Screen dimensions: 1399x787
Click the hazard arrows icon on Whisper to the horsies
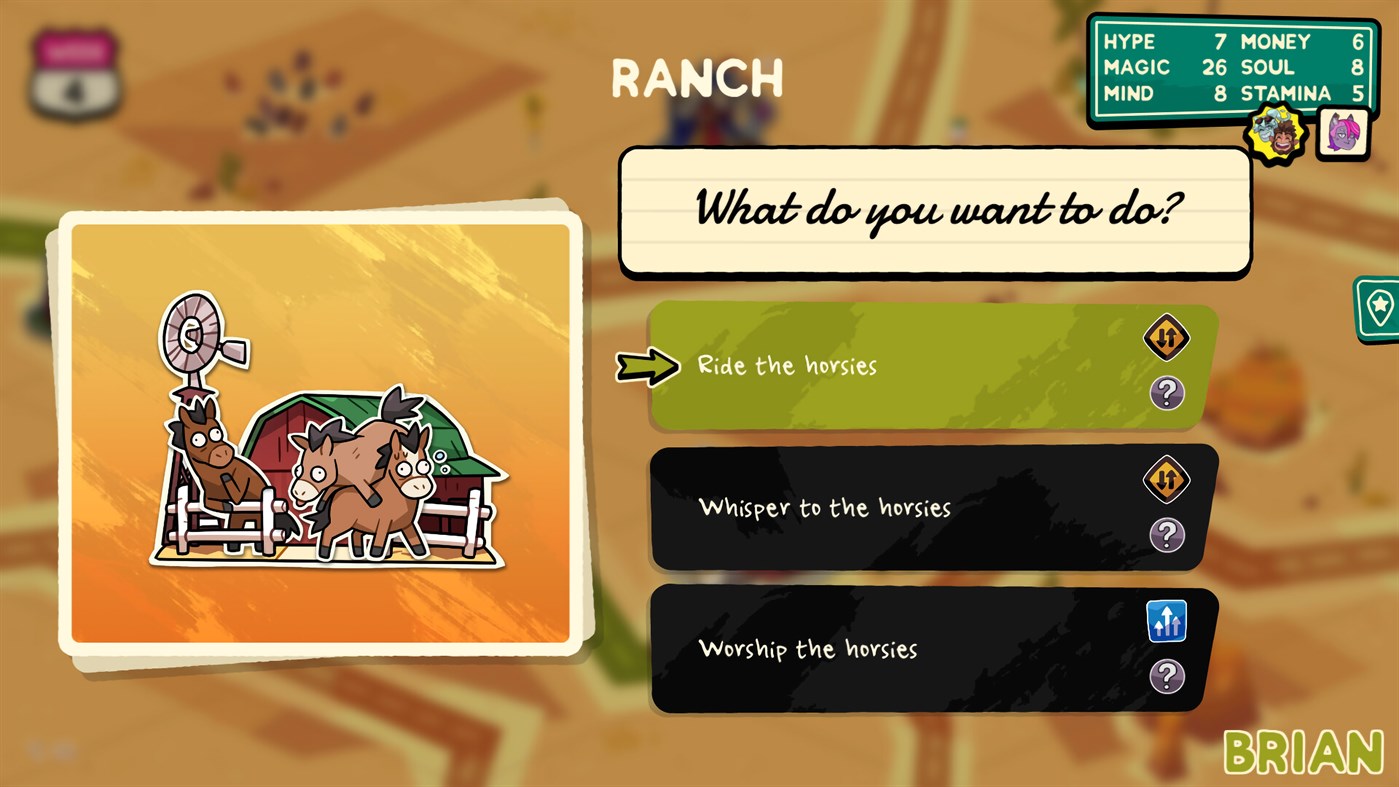tap(1168, 479)
